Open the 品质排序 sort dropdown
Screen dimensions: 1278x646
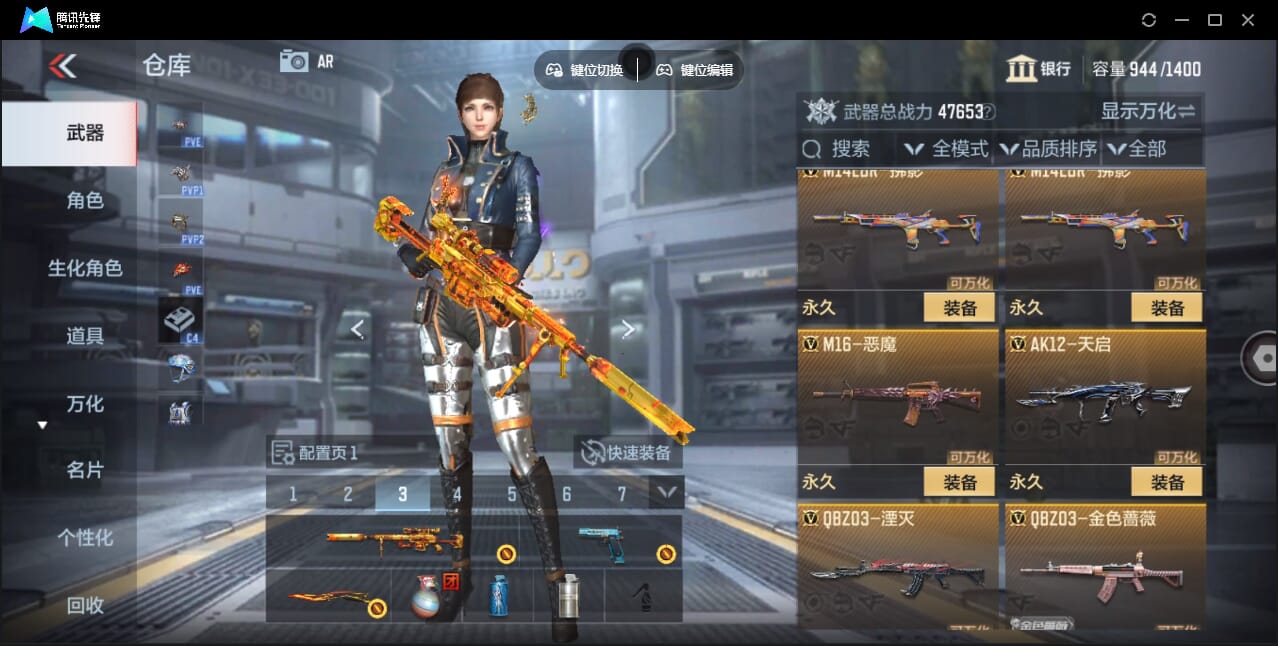point(1049,149)
